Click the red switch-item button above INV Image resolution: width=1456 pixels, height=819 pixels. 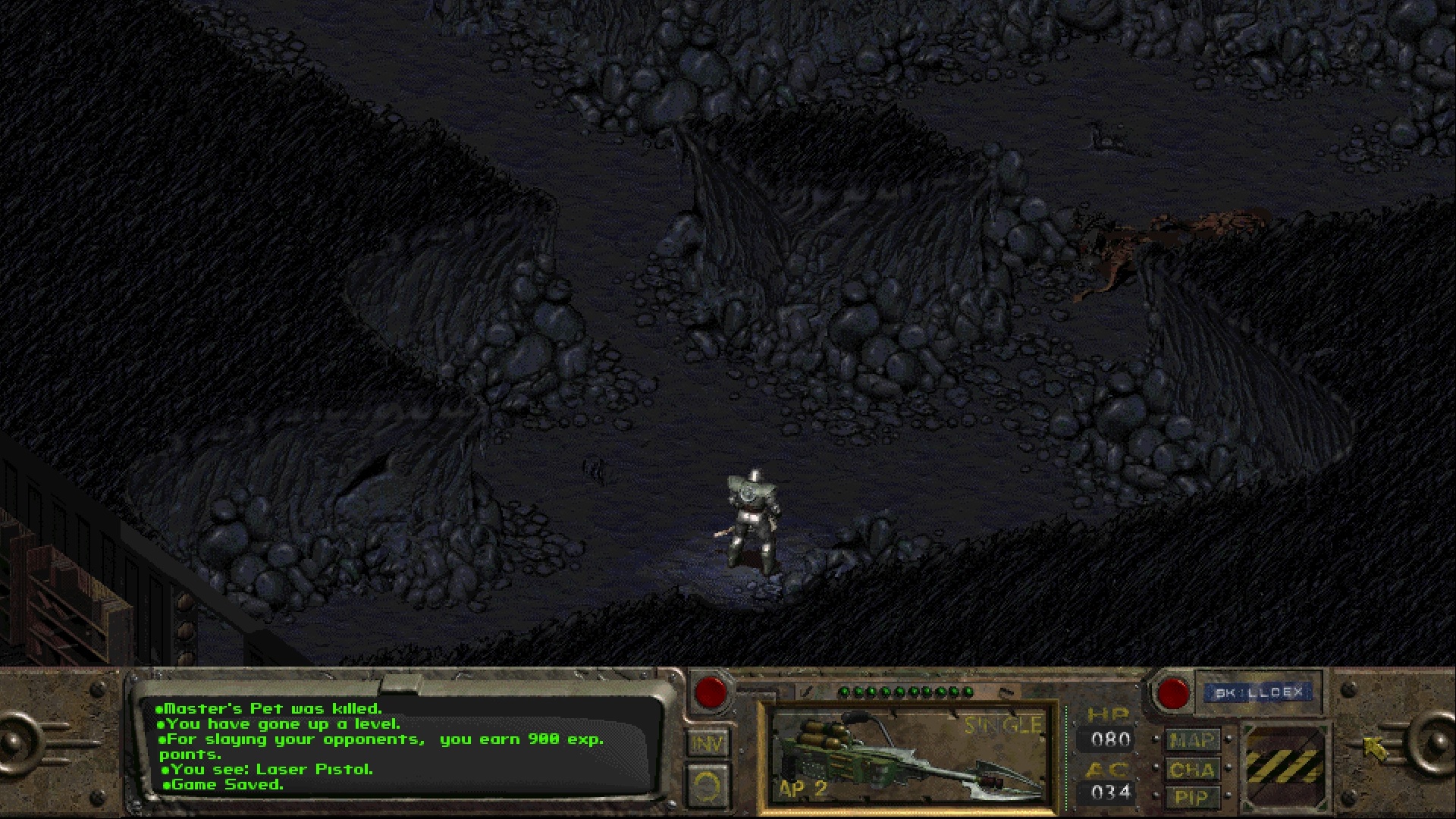(x=711, y=692)
